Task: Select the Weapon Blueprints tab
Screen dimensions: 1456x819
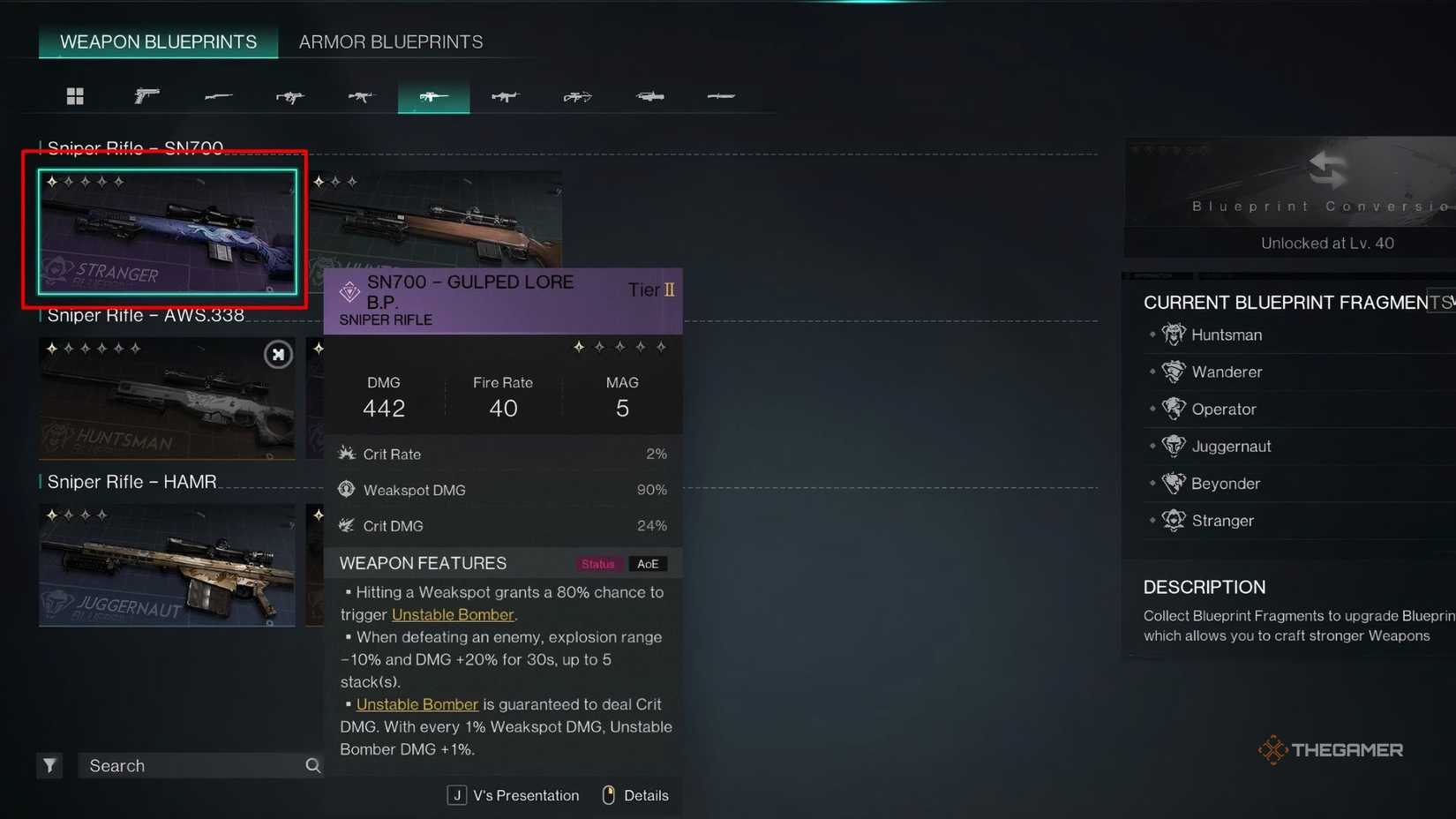Action: coord(158,41)
